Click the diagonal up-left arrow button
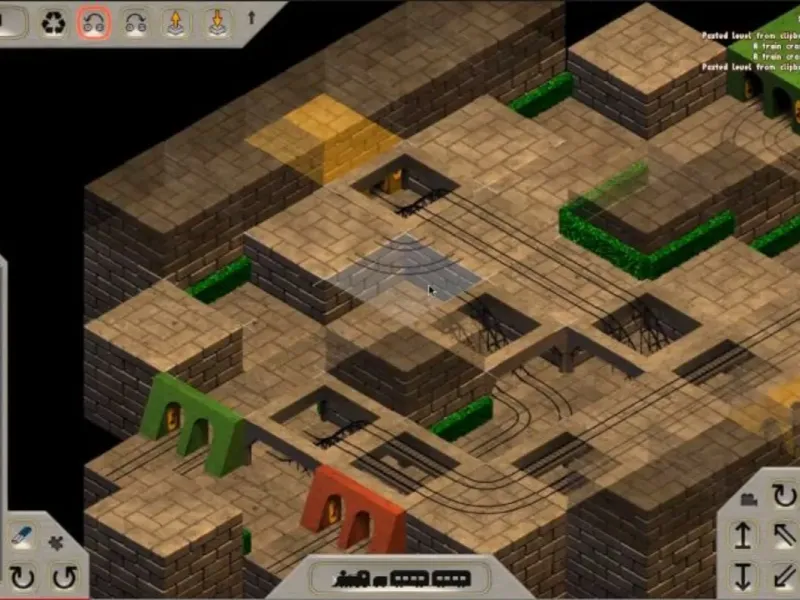Viewport: 800px width, 600px height. (785, 536)
